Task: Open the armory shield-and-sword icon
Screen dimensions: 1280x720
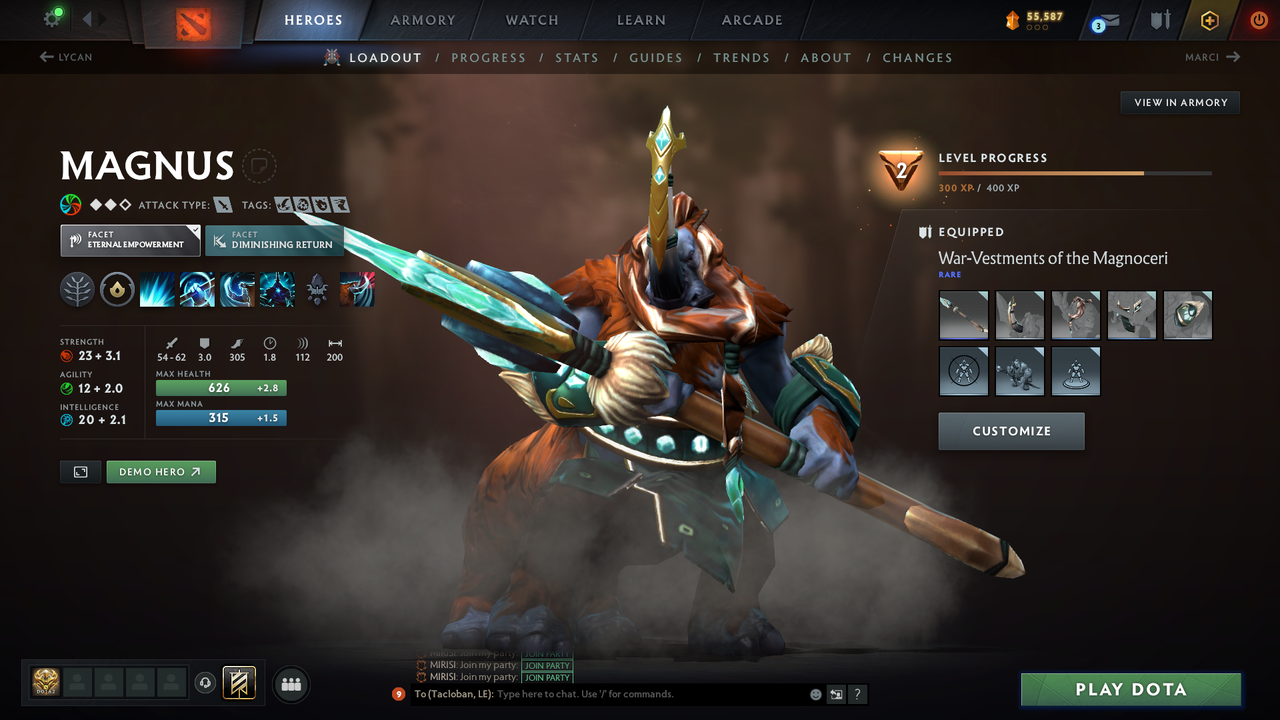Action: (1161, 20)
